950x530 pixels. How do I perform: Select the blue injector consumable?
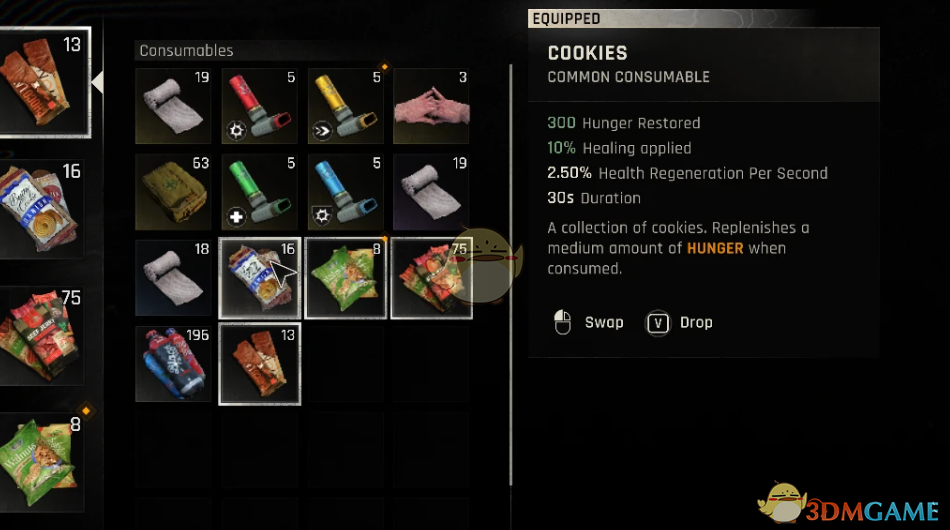(345, 192)
